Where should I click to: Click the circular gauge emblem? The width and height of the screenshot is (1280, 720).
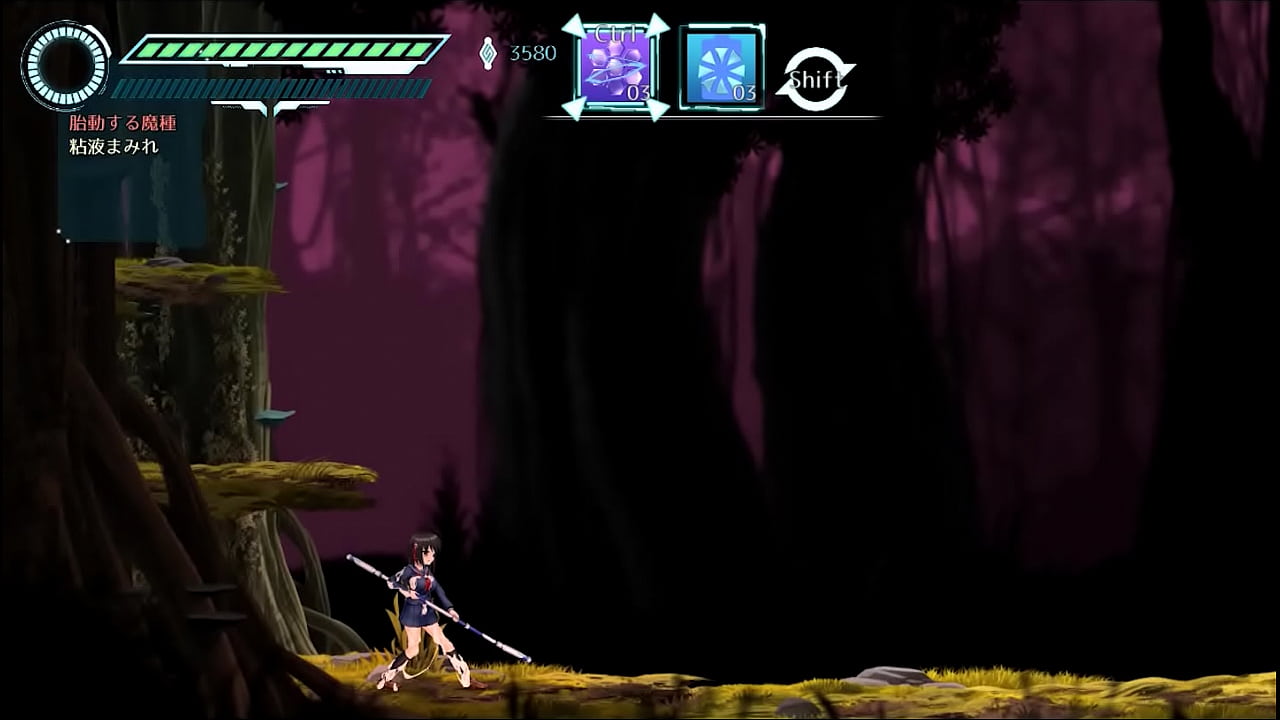[66, 65]
